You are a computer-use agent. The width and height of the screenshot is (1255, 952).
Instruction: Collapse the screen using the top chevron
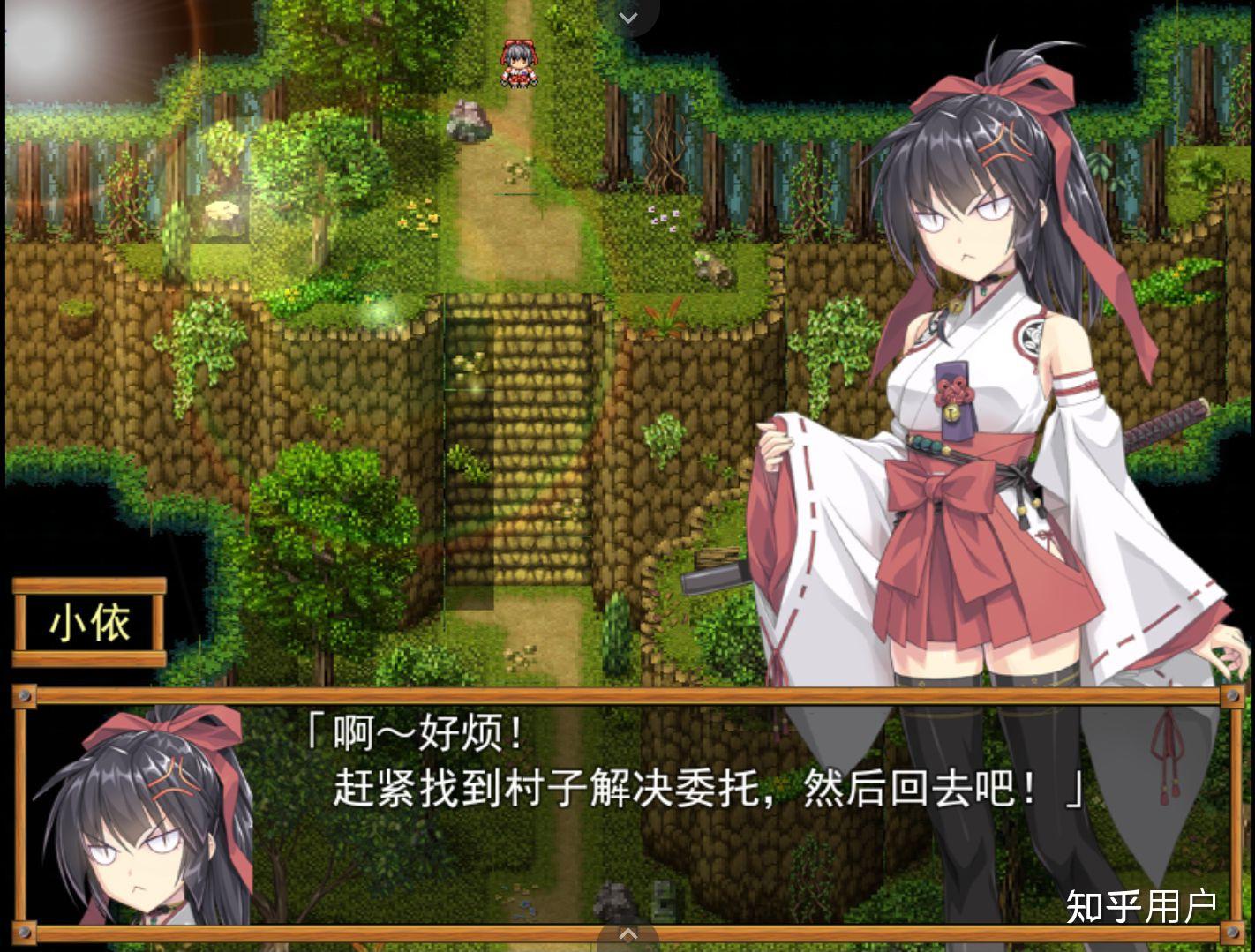(627, 18)
